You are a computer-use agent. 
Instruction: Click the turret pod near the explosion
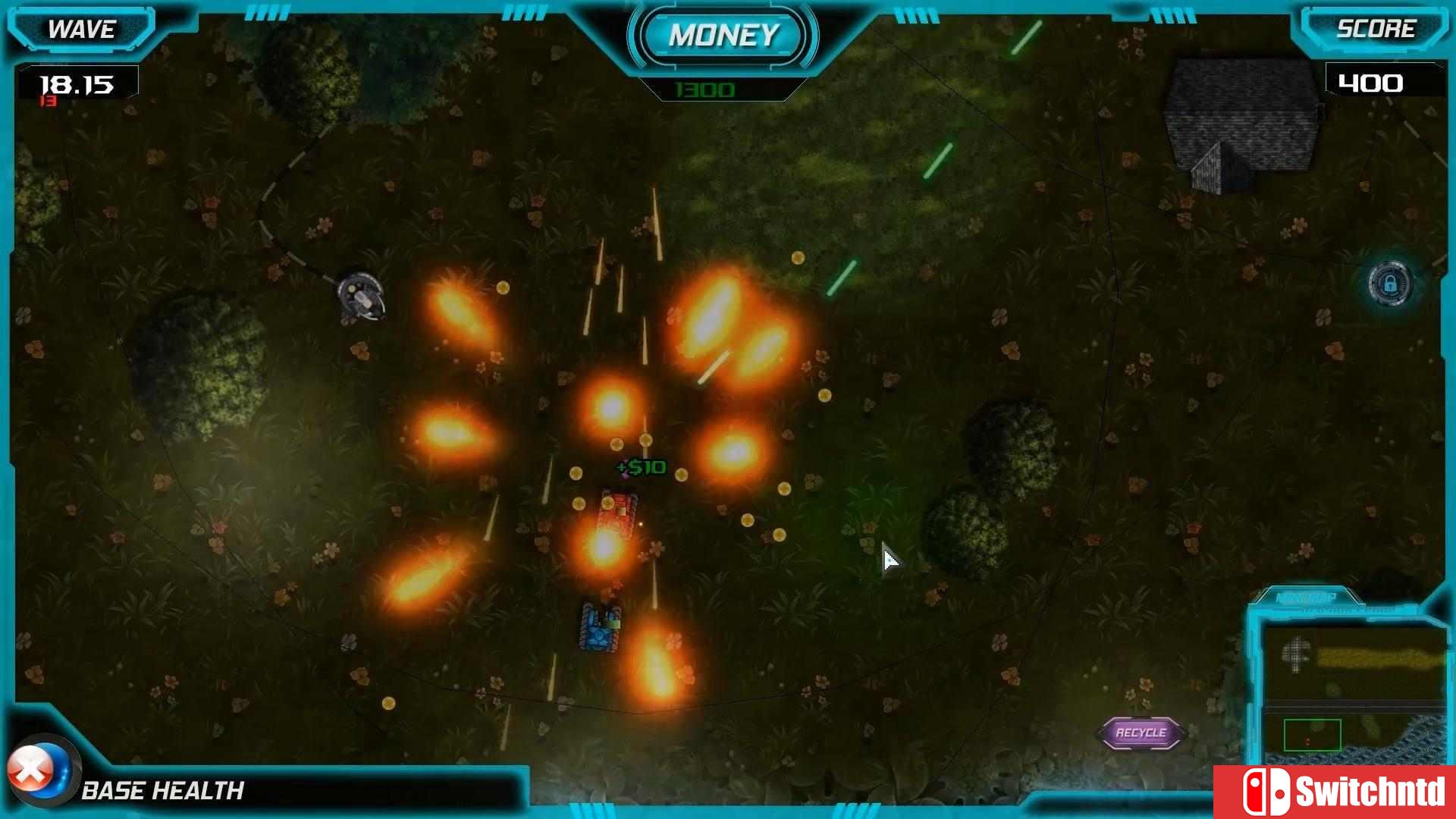[x=359, y=297]
